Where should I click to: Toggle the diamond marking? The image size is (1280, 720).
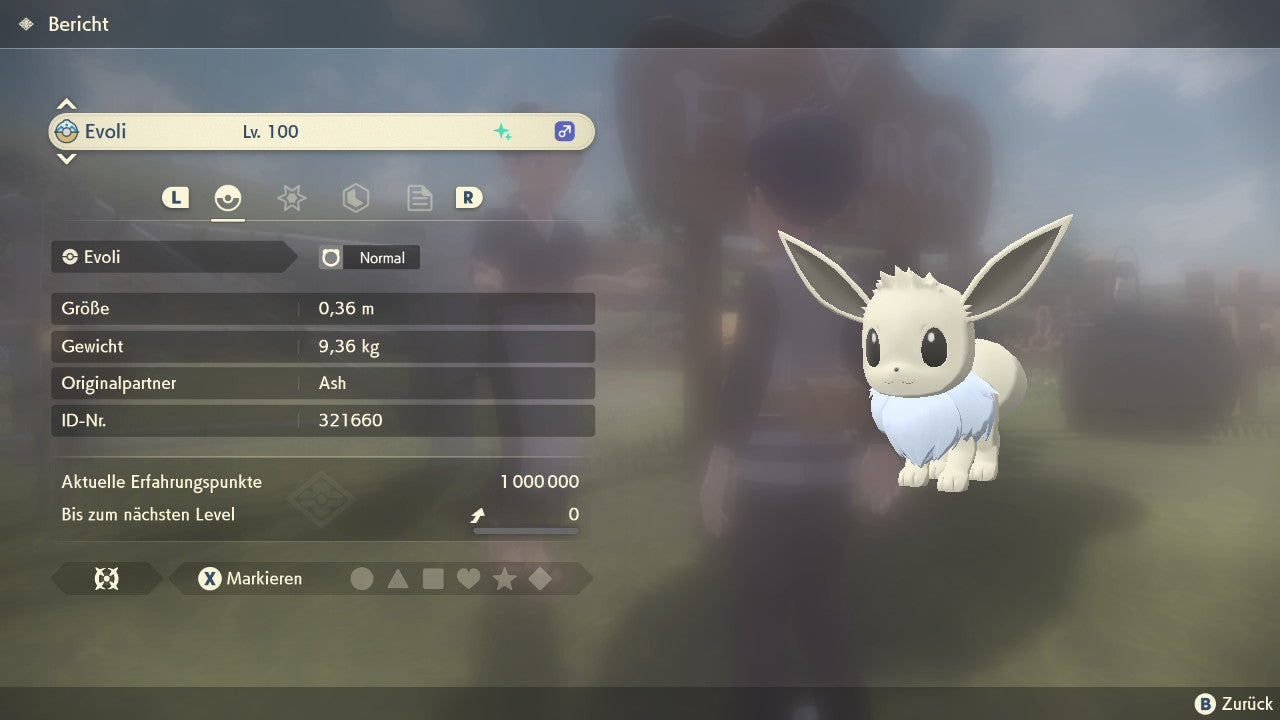pos(540,579)
